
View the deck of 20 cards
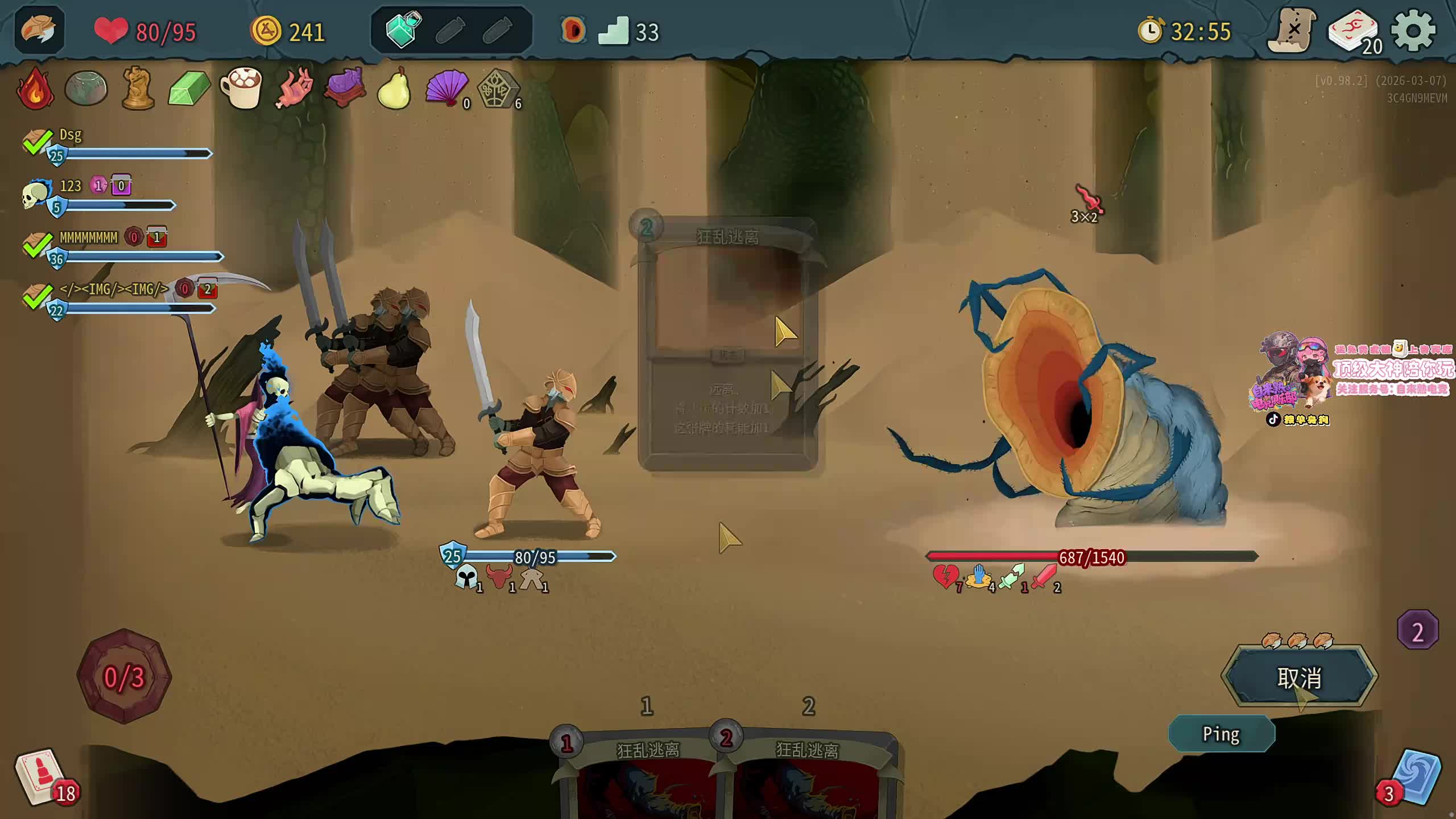coord(1354,33)
